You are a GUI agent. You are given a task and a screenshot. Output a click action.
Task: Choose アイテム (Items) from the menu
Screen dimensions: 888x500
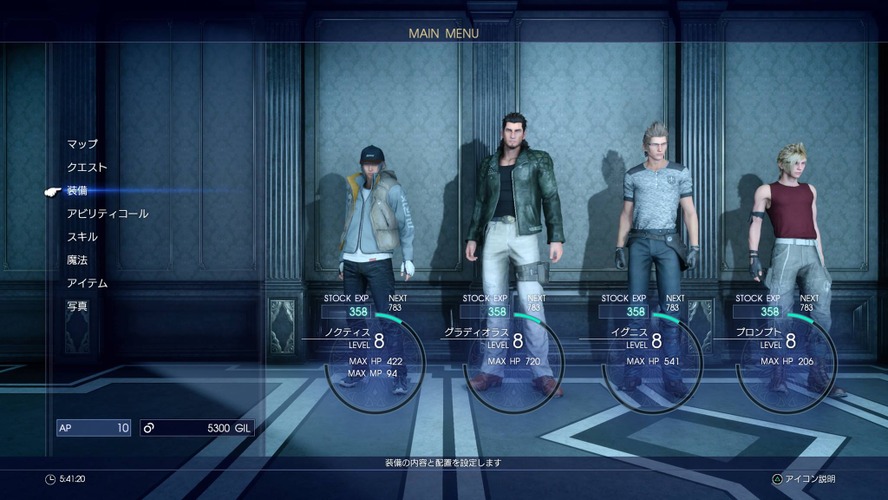(x=87, y=283)
